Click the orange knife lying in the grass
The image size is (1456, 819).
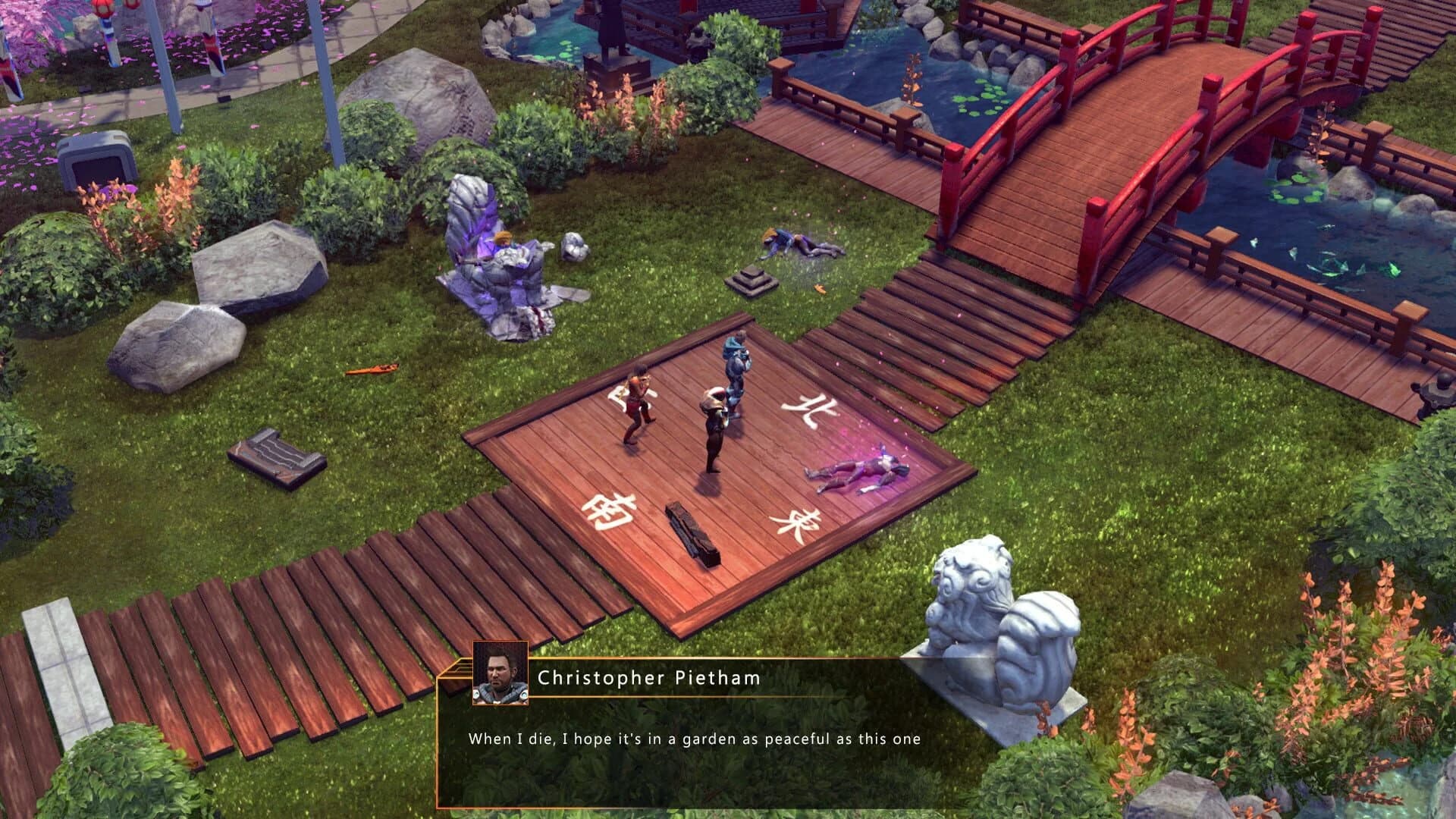[374, 372]
